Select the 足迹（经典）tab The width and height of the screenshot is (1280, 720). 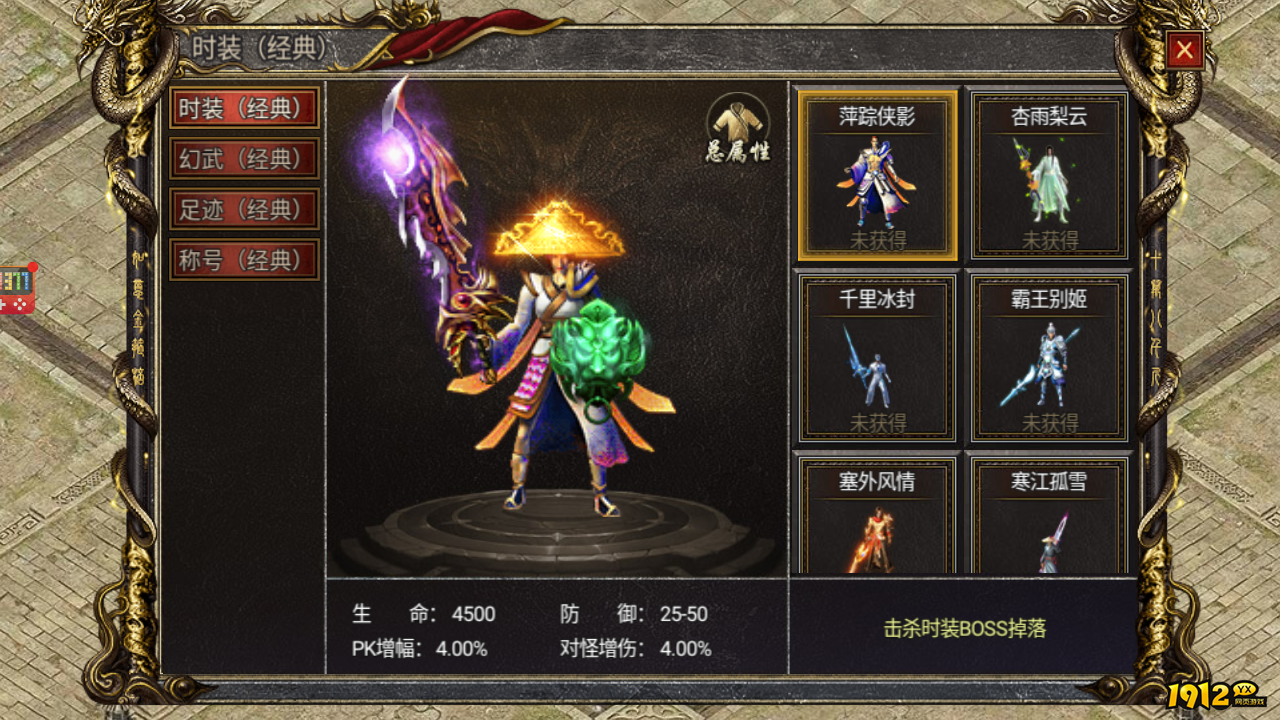(244, 210)
